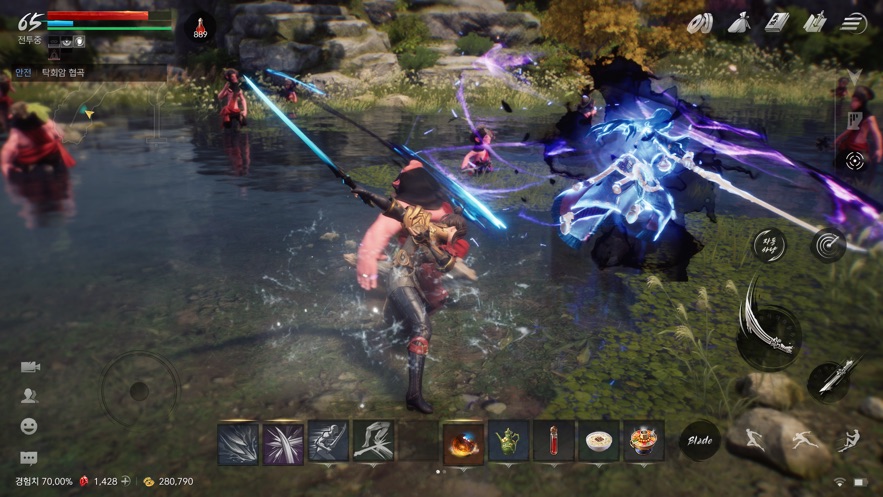
Task: Open the chat speech bubble
Action: click(x=29, y=458)
